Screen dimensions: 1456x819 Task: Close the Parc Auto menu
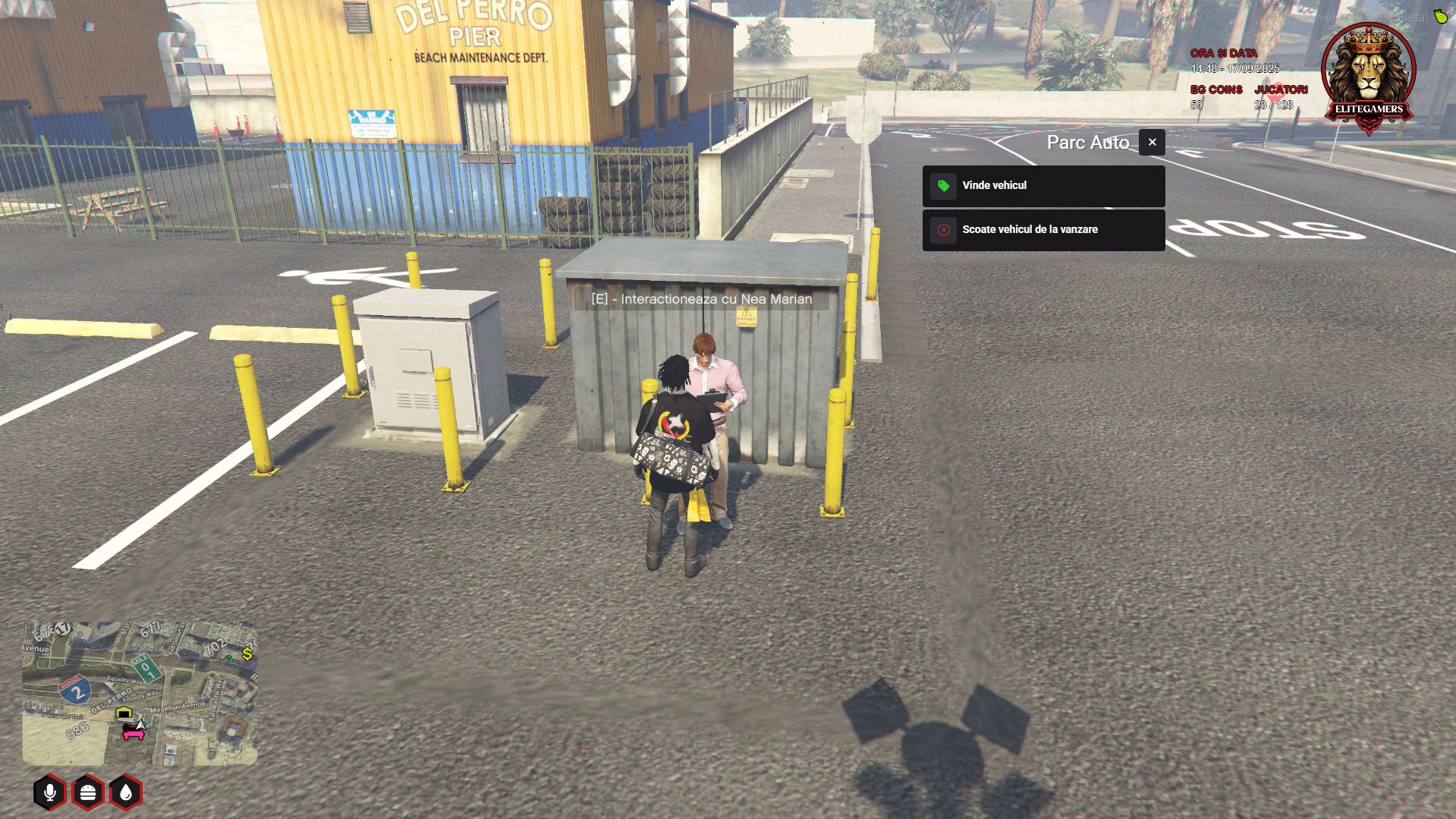[x=1152, y=143]
